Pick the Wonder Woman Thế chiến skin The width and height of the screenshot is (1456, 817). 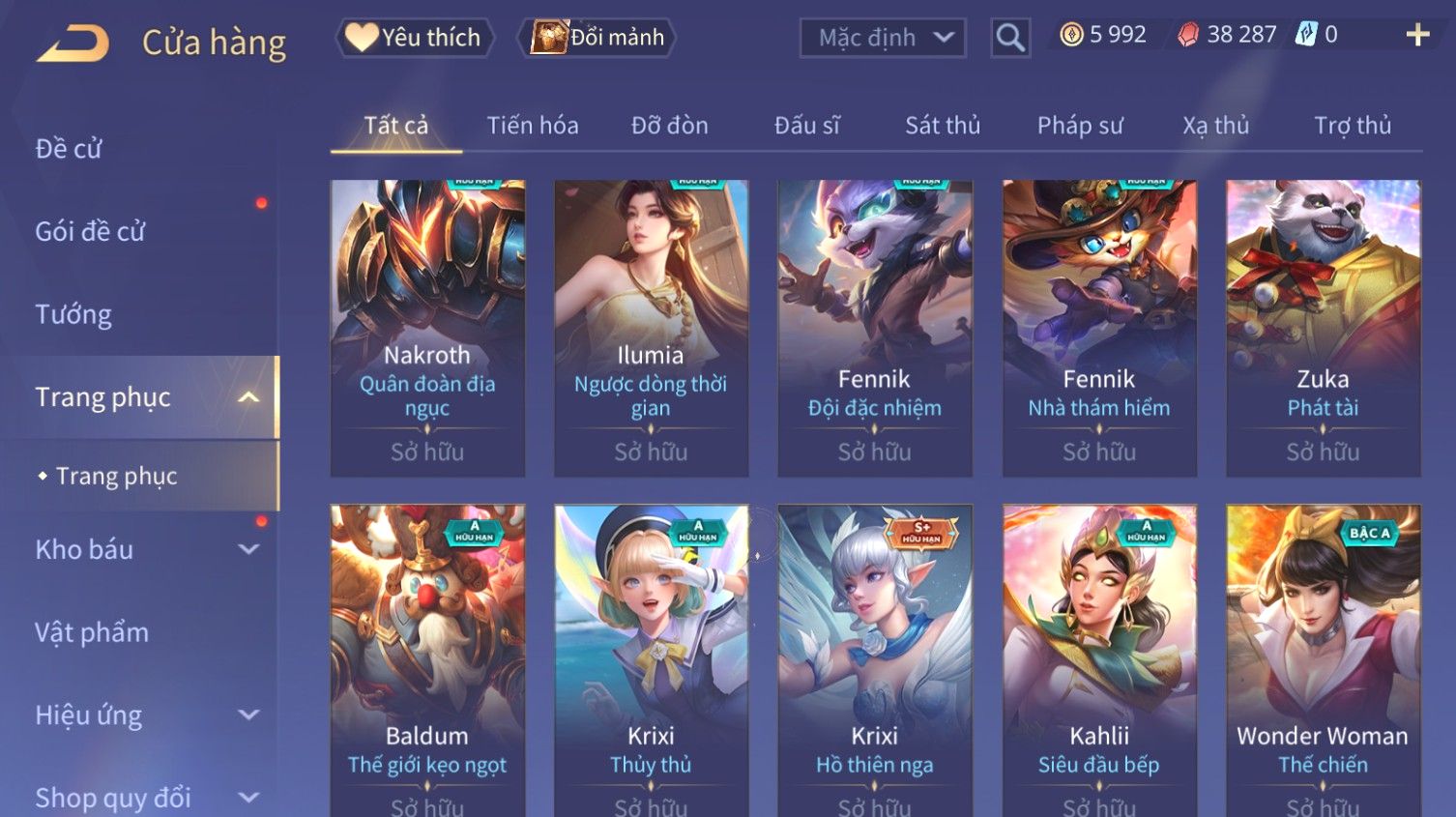coord(1323,657)
